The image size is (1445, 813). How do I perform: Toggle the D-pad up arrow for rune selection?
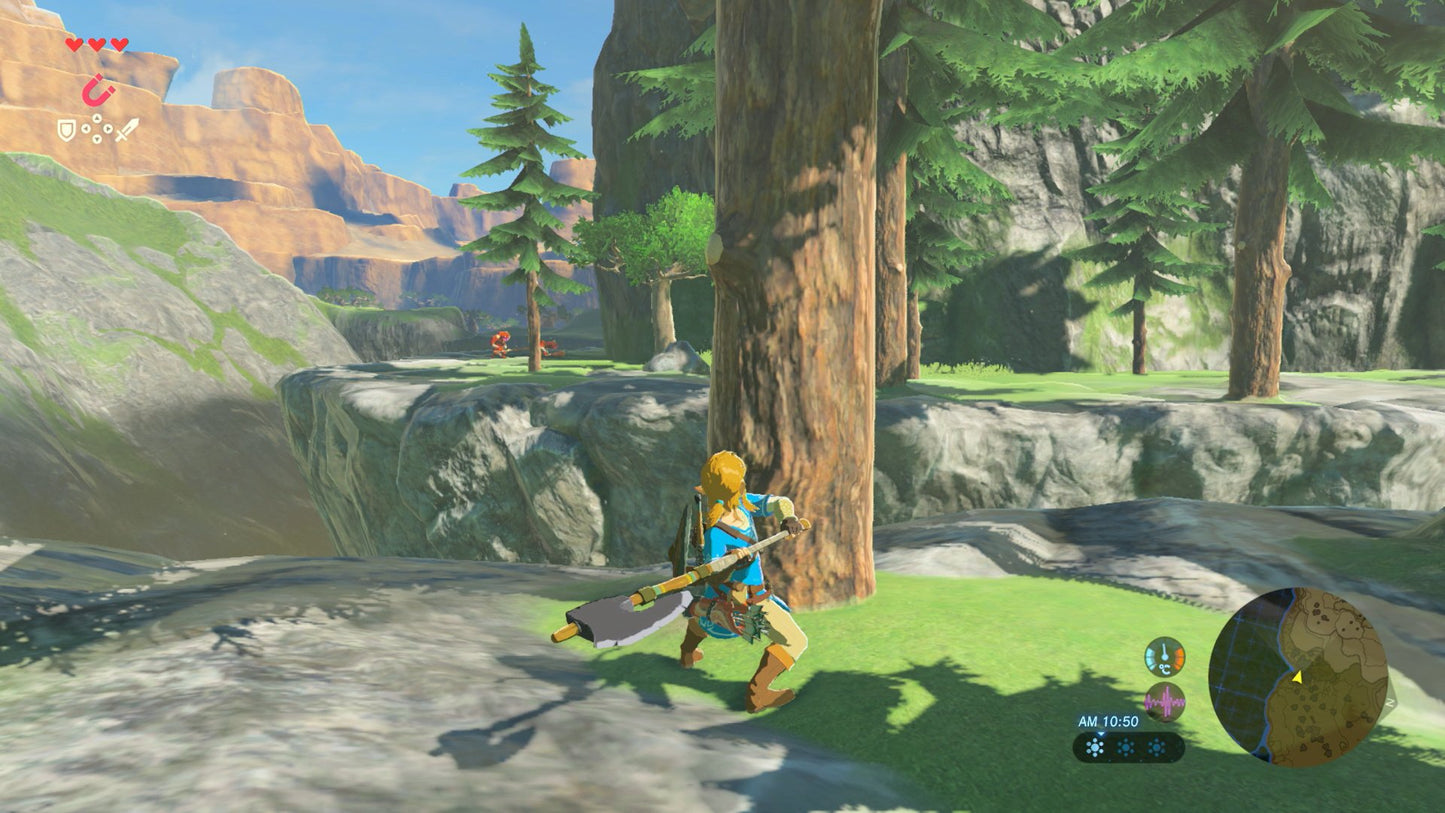click(x=97, y=118)
